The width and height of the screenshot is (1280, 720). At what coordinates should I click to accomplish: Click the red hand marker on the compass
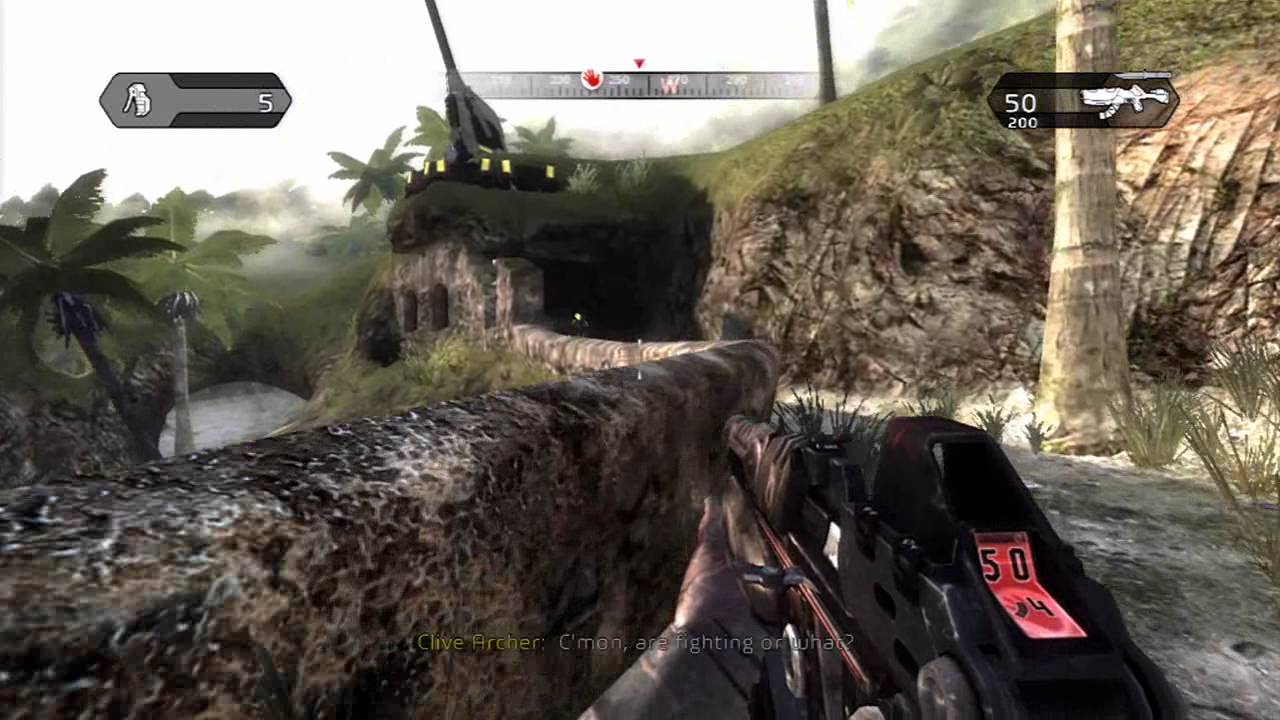[590, 81]
